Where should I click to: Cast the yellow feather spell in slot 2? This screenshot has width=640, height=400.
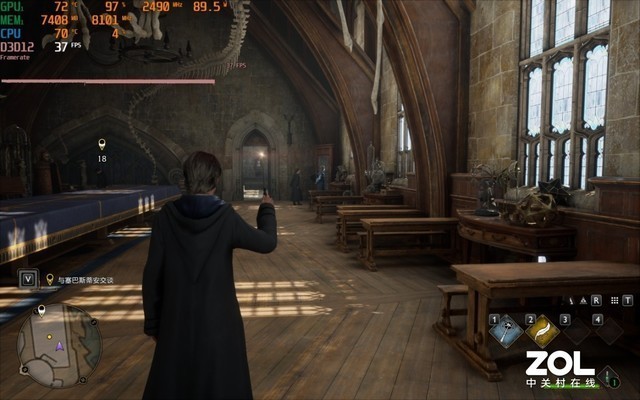point(542,328)
